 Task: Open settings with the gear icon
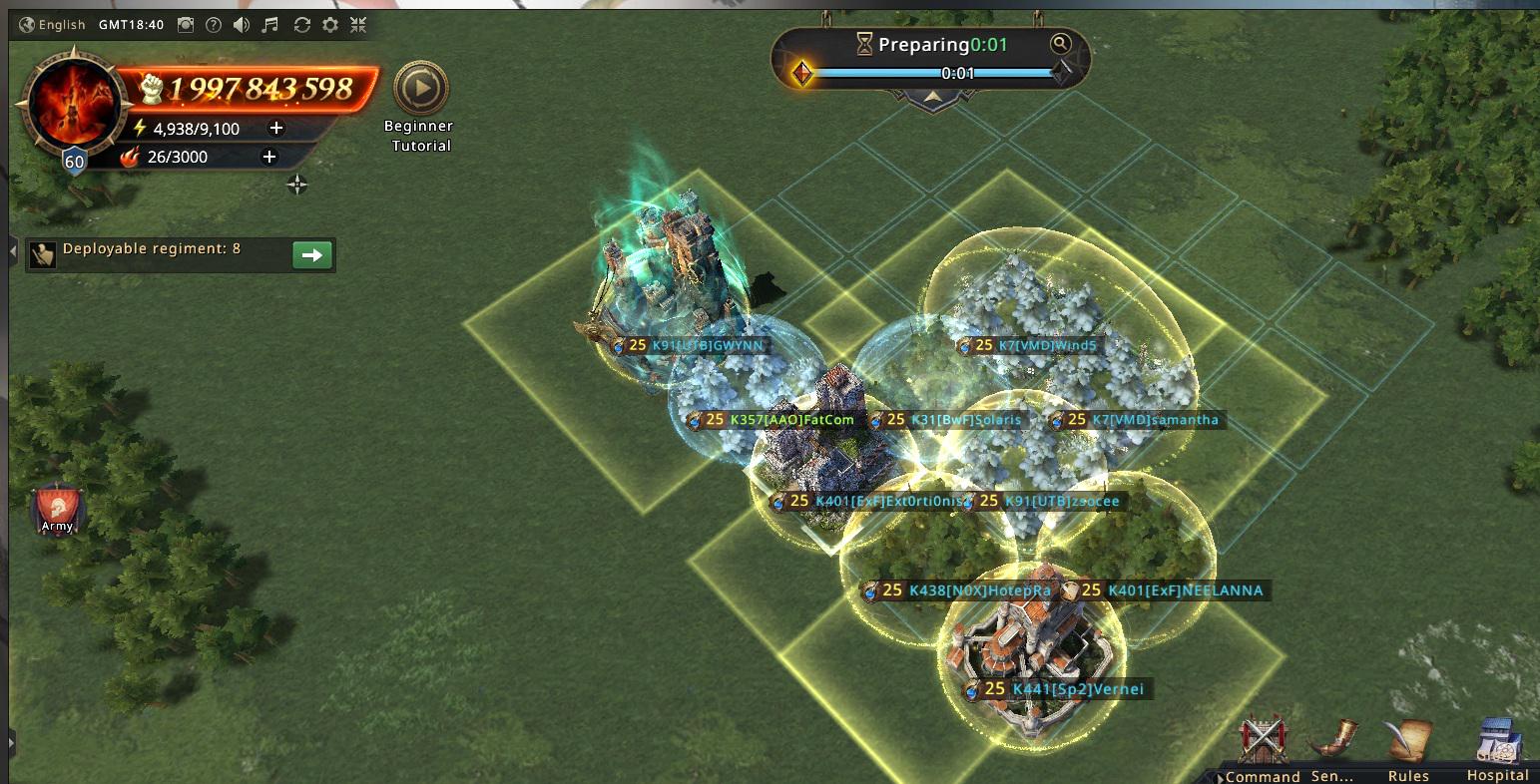[x=330, y=25]
